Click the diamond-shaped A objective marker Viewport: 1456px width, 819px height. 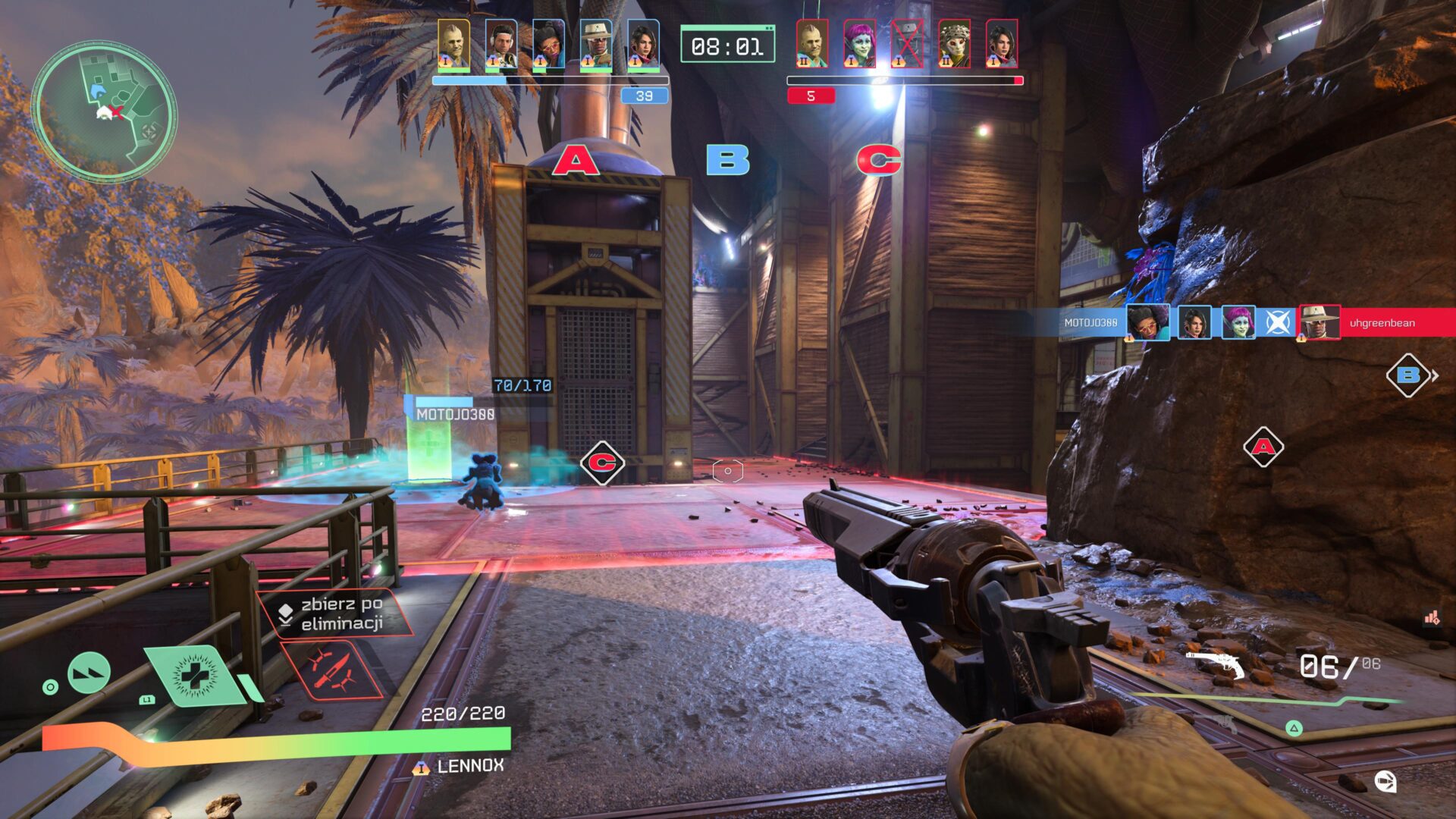point(1263,447)
